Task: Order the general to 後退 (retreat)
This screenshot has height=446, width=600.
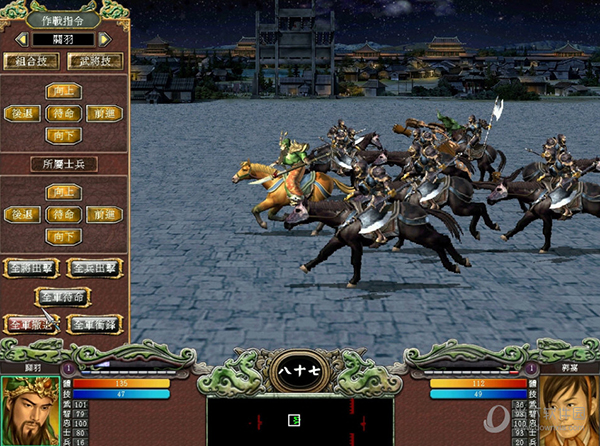Action: point(22,114)
